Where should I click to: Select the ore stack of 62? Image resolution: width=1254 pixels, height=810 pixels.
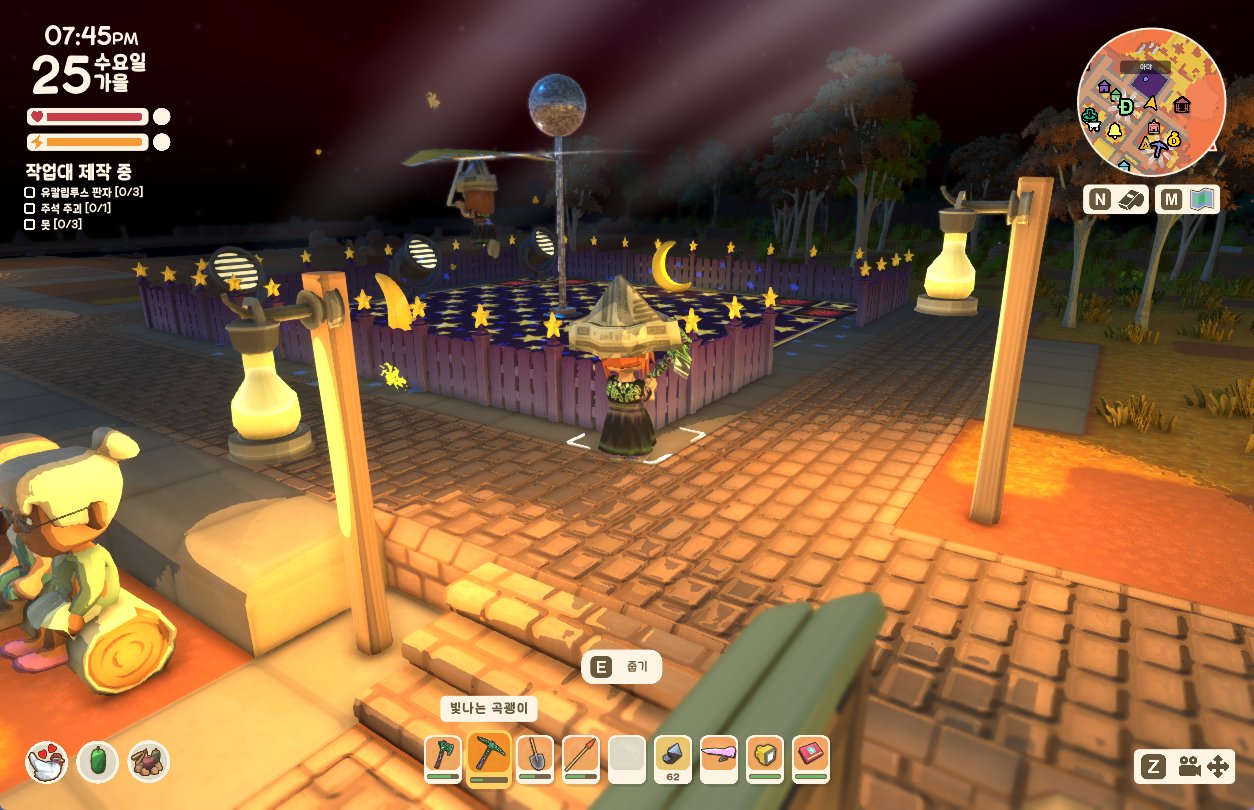(673, 757)
